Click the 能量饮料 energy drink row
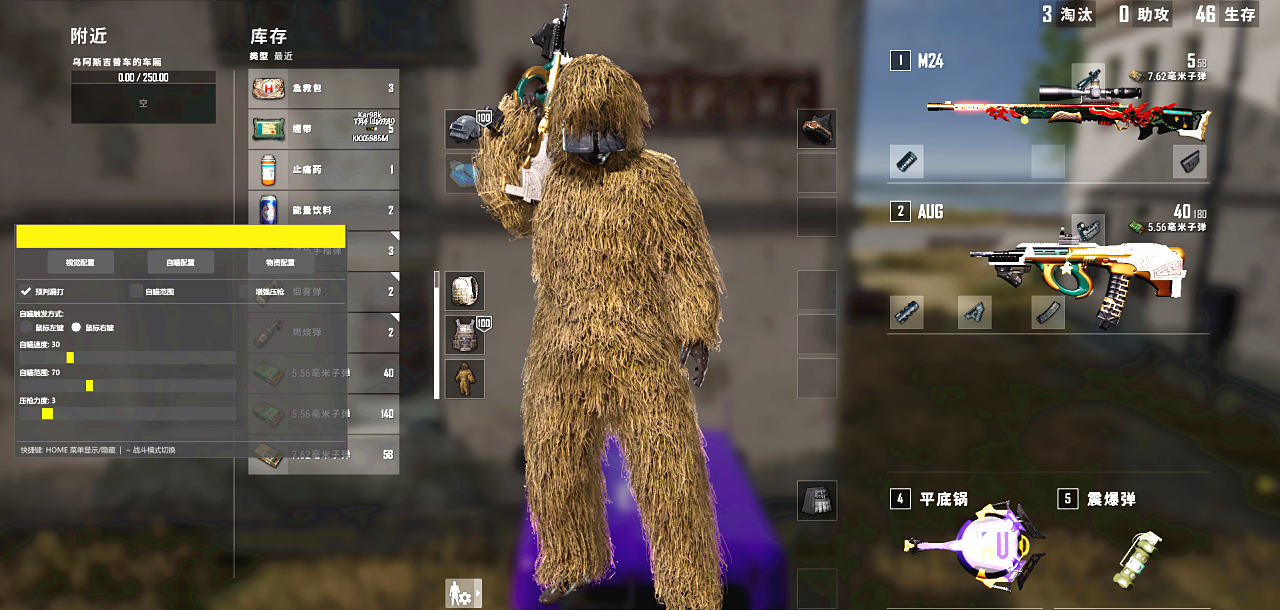The width and height of the screenshot is (1280, 610). [323, 210]
